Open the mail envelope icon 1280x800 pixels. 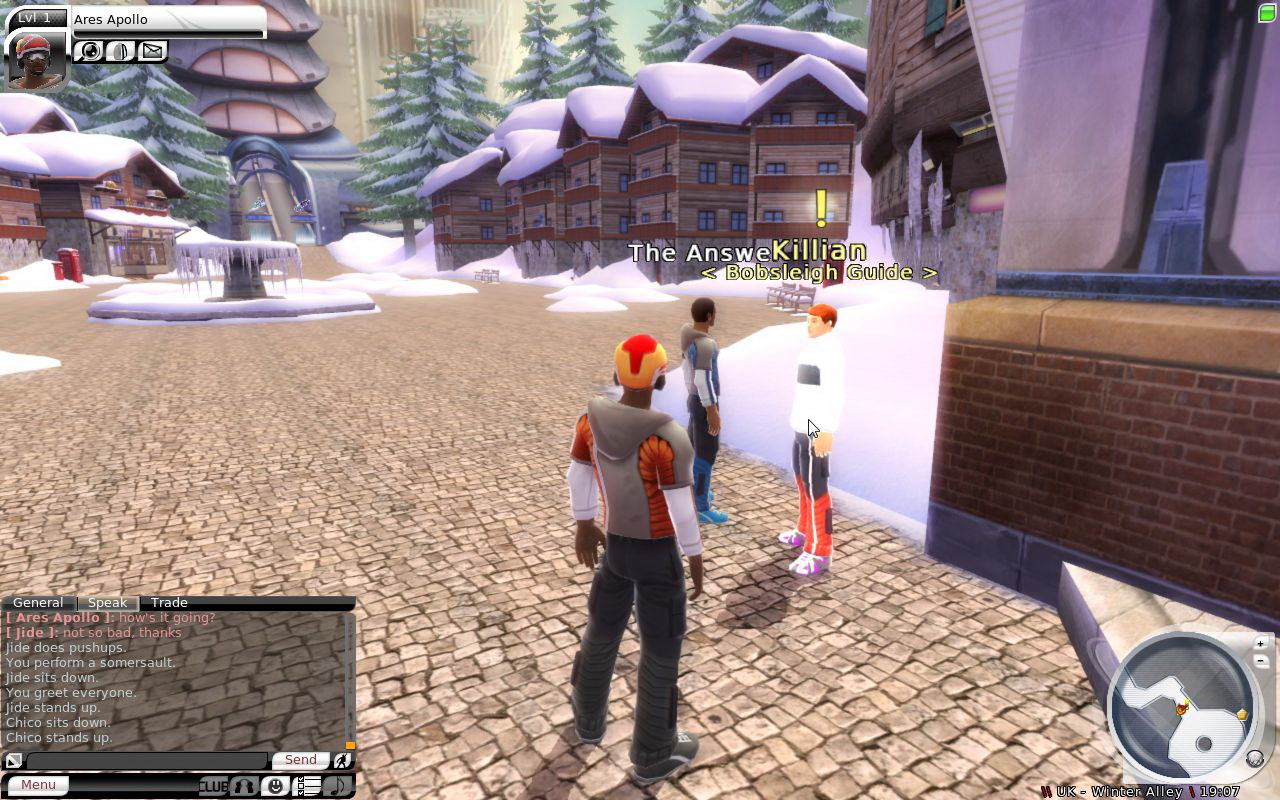click(x=152, y=50)
